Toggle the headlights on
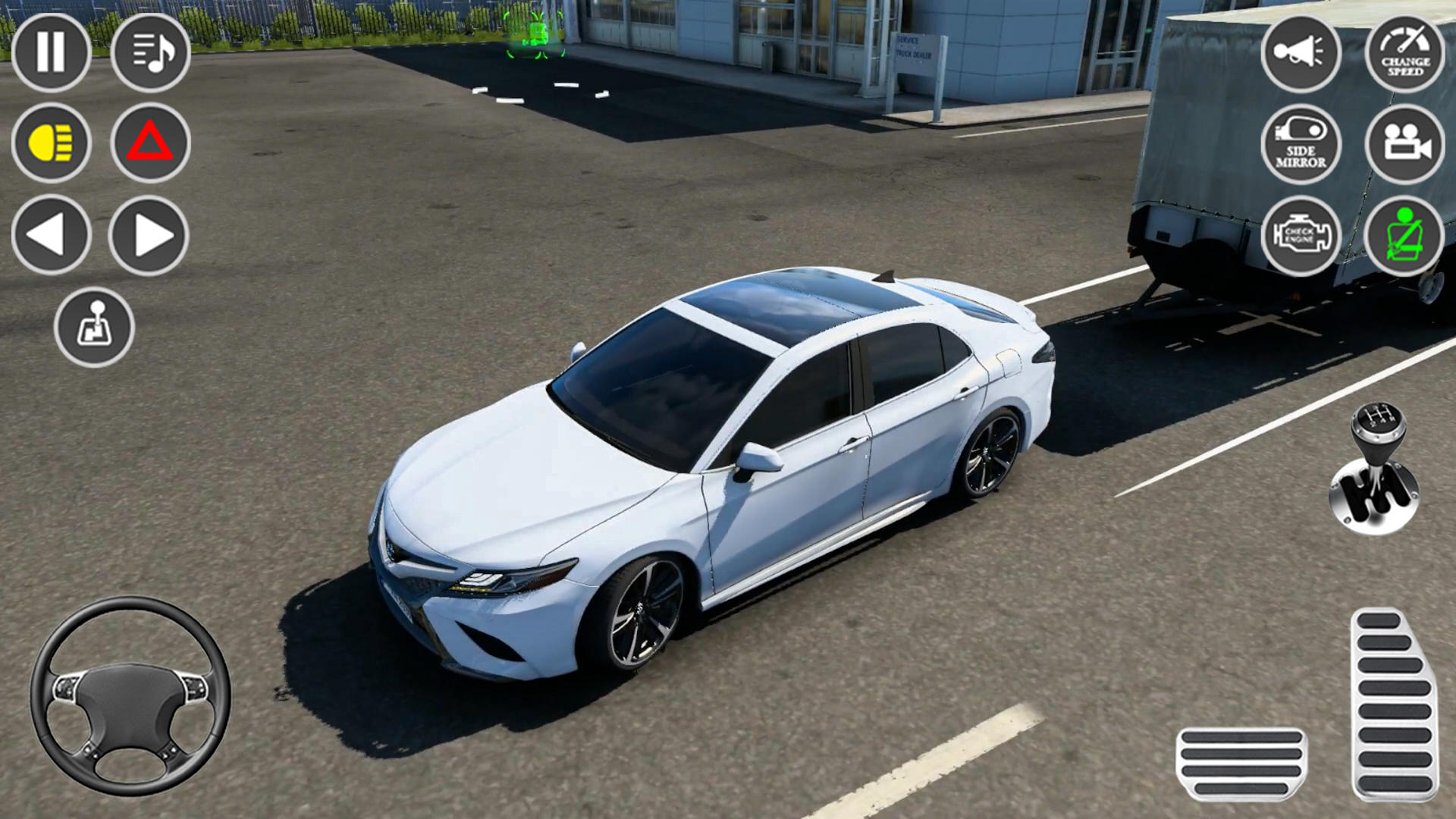Viewport: 1456px width, 819px height. click(51, 144)
